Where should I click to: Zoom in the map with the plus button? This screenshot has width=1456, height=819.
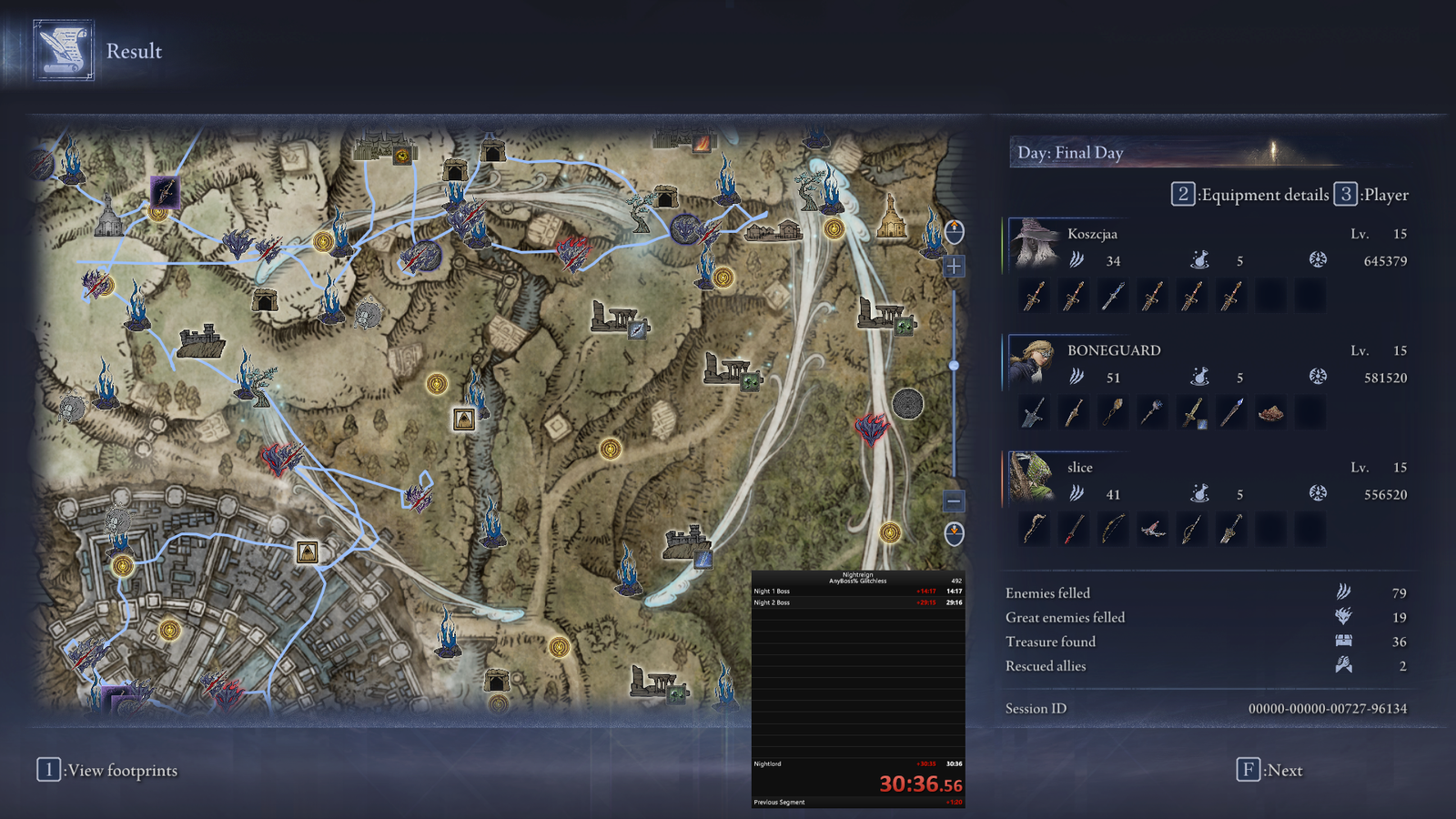pos(954,267)
